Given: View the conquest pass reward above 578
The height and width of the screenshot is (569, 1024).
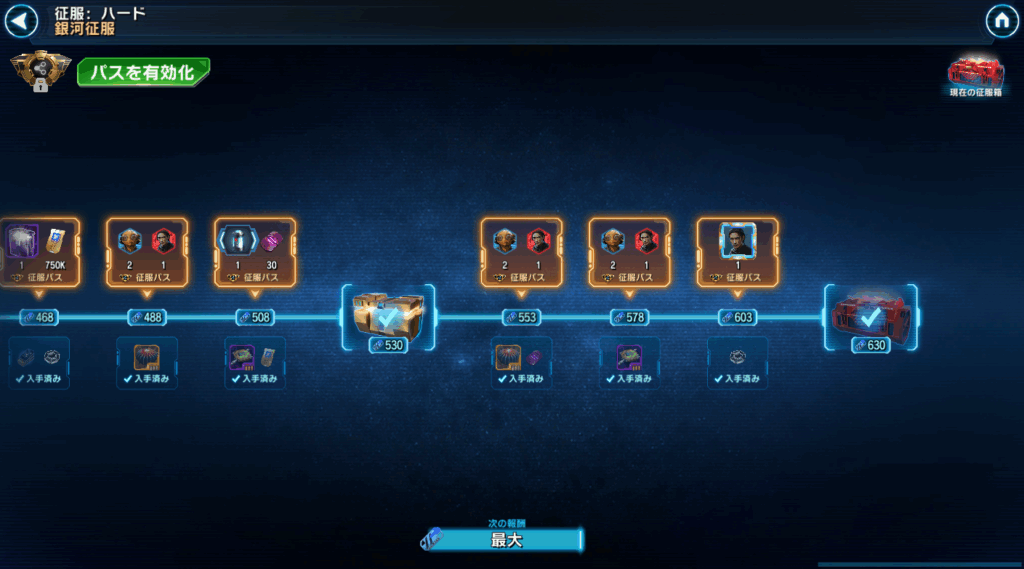Looking at the screenshot, I should click(630, 252).
